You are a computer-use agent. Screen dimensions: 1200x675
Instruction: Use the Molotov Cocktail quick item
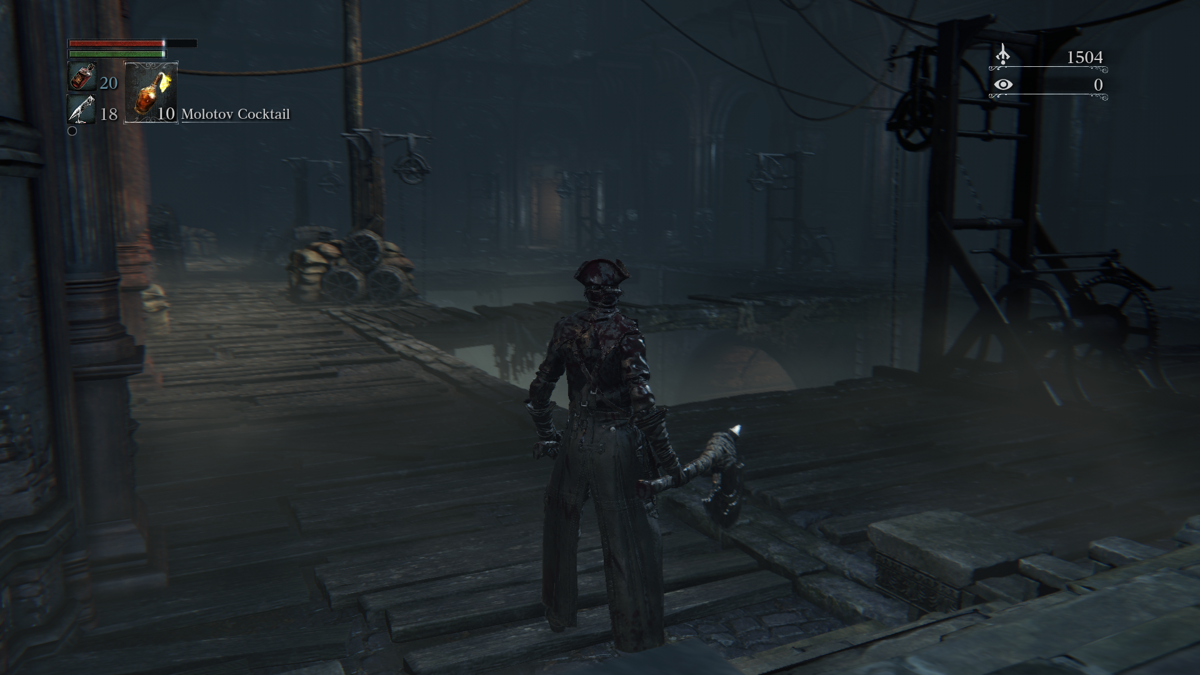click(151, 92)
